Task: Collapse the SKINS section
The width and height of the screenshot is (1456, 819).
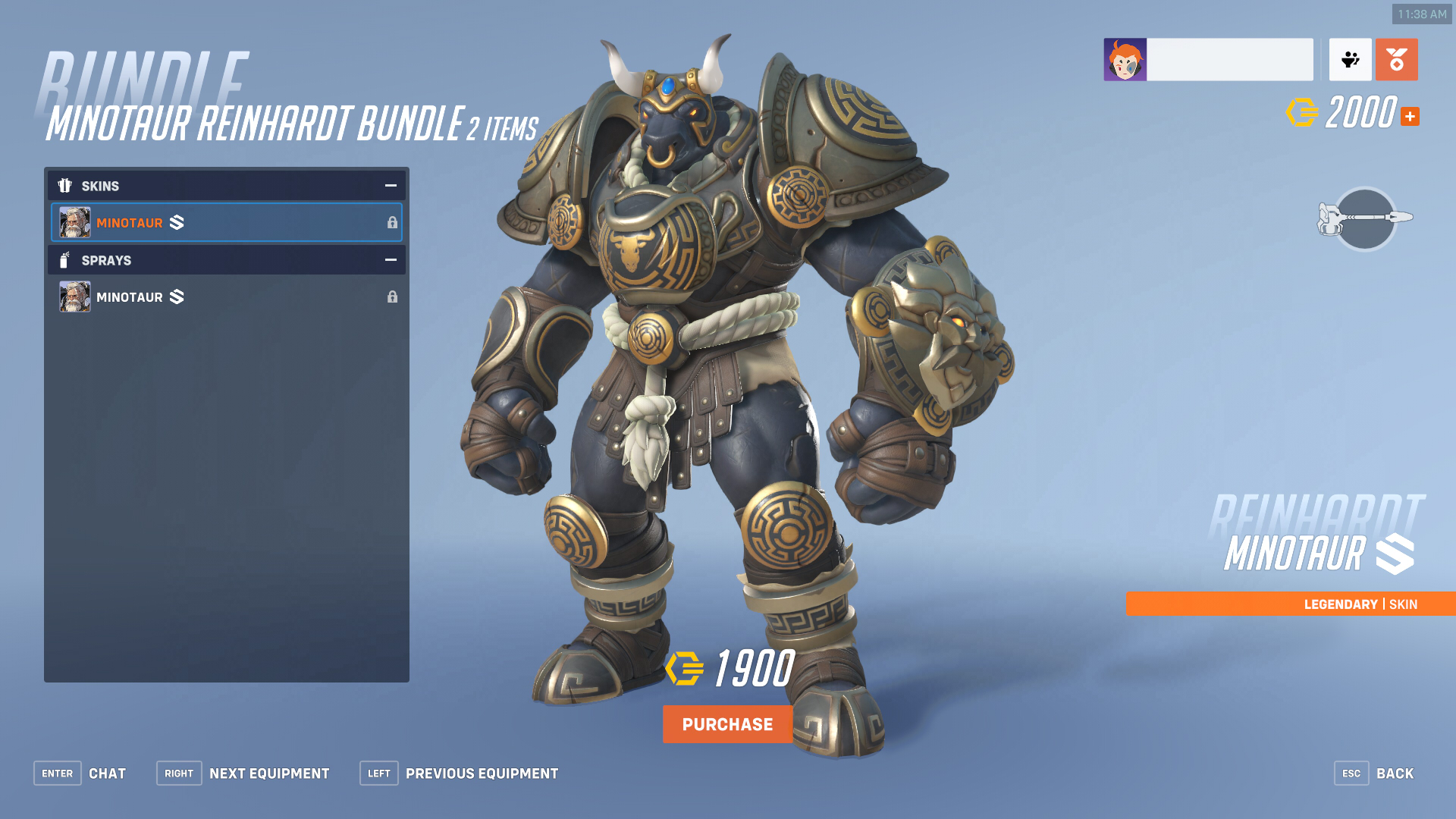Action: 390,185
